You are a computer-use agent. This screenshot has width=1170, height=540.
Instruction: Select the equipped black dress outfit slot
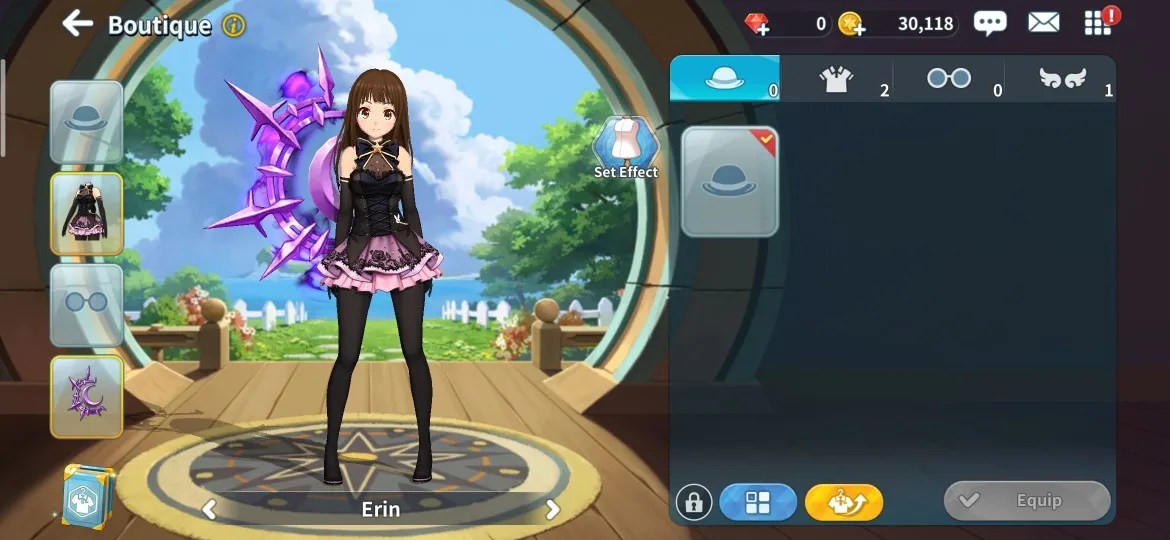point(87,213)
